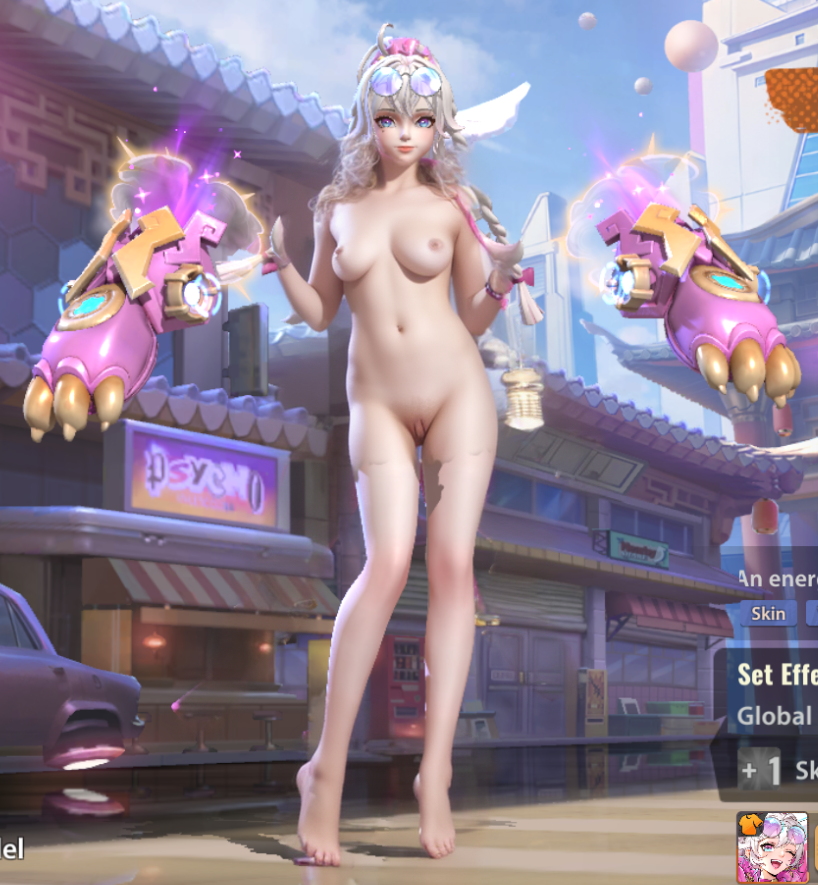Open the Set Effect panel header
Screen dimensions: 818x885
tap(777, 674)
